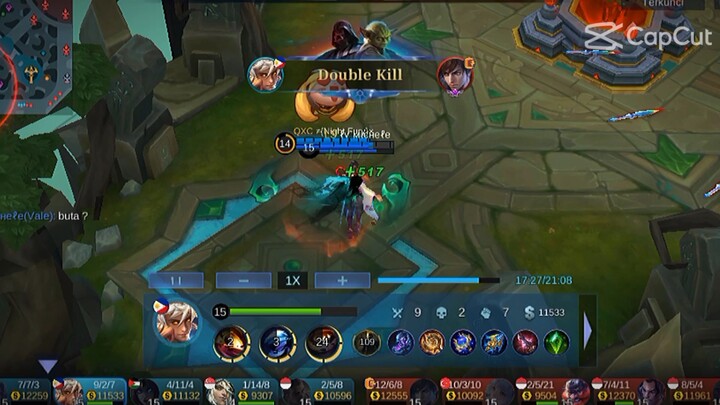Viewport: 720px width, 405px height.
Task: Open the minimap
Action: click(35, 50)
